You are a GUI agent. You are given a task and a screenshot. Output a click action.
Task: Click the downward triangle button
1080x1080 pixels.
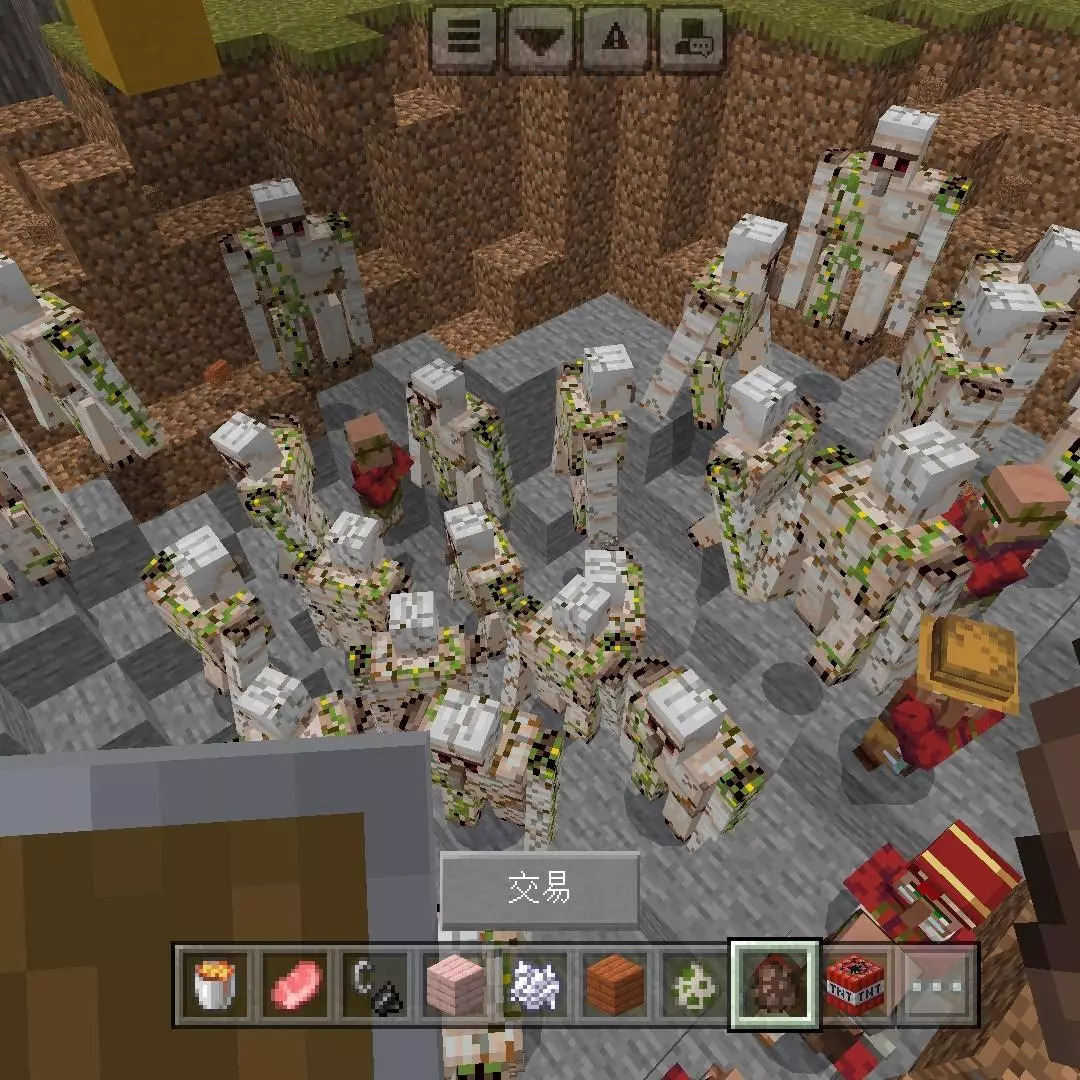coord(539,38)
